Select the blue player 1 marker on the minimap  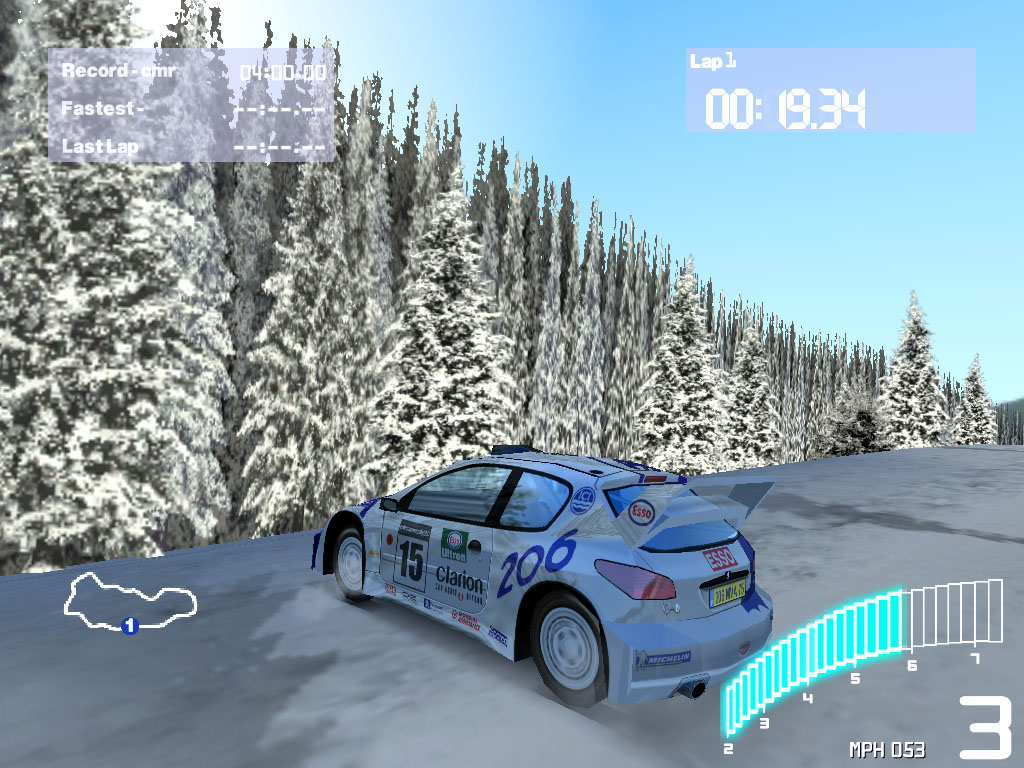coord(129,625)
